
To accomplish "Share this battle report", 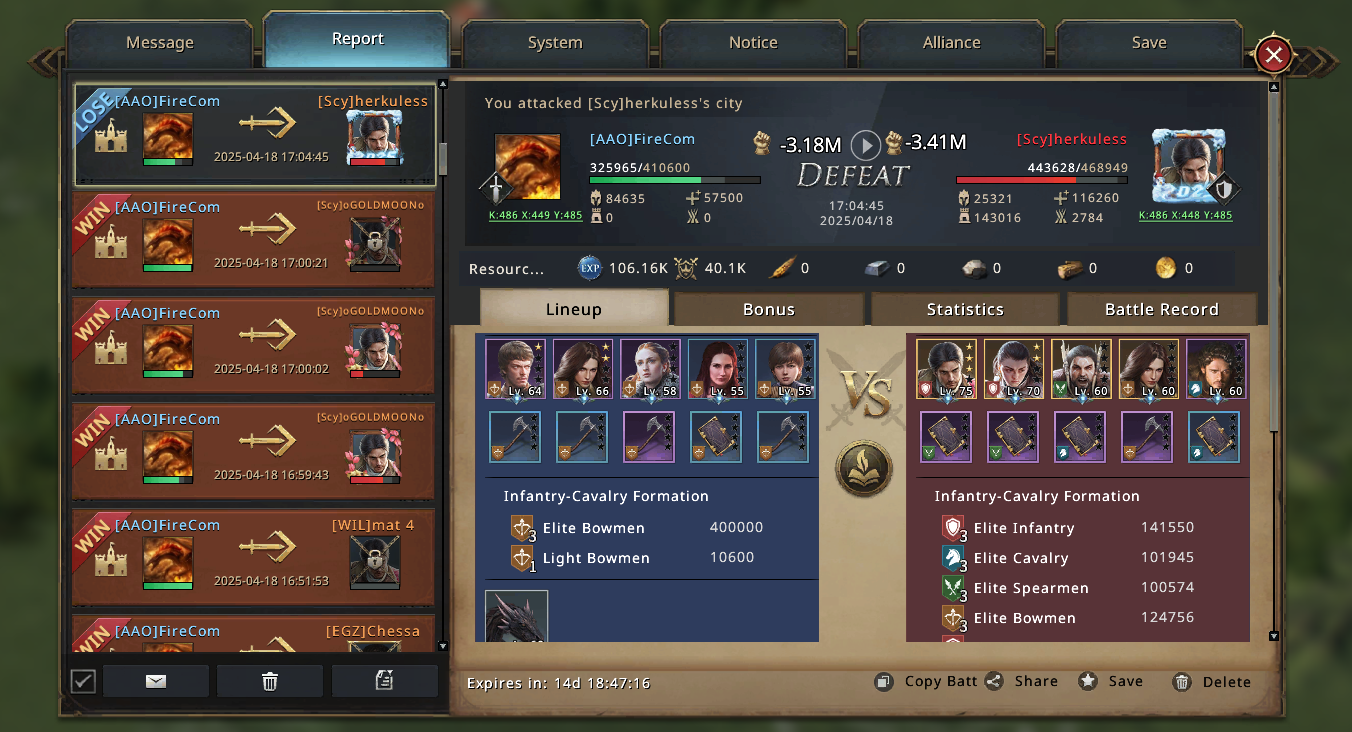I will pyautogui.click(x=1022, y=681).
